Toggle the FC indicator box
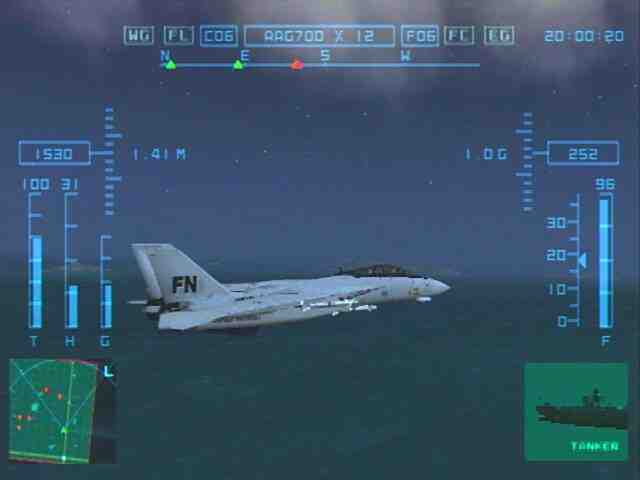The image size is (640, 480). (x=460, y=36)
